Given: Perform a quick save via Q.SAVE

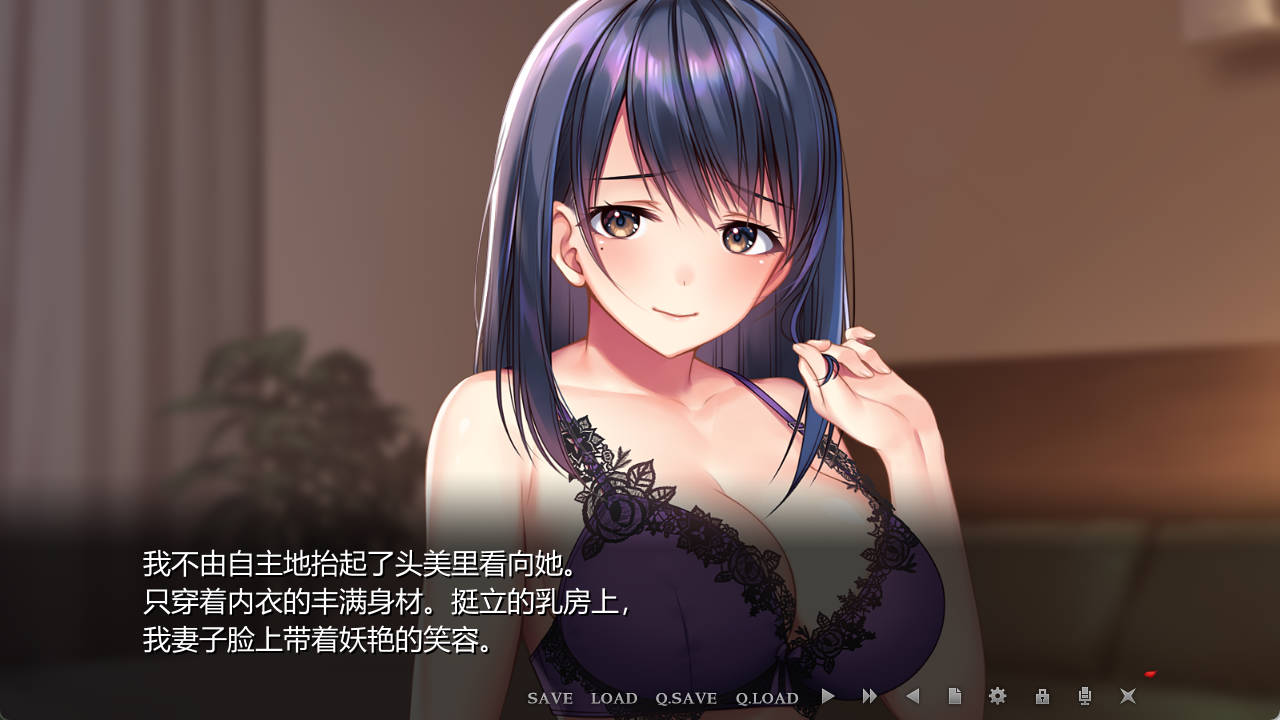Looking at the screenshot, I should coord(687,698).
